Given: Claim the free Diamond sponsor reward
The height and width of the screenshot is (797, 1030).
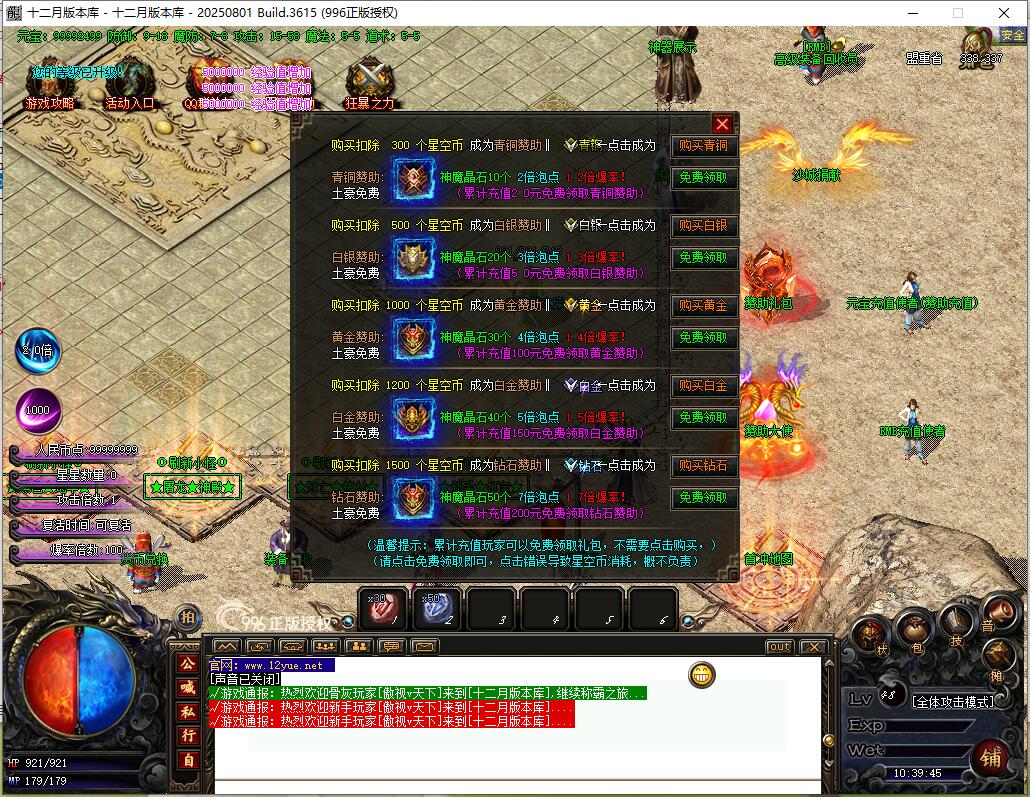Looking at the screenshot, I should click(x=704, y=498).
